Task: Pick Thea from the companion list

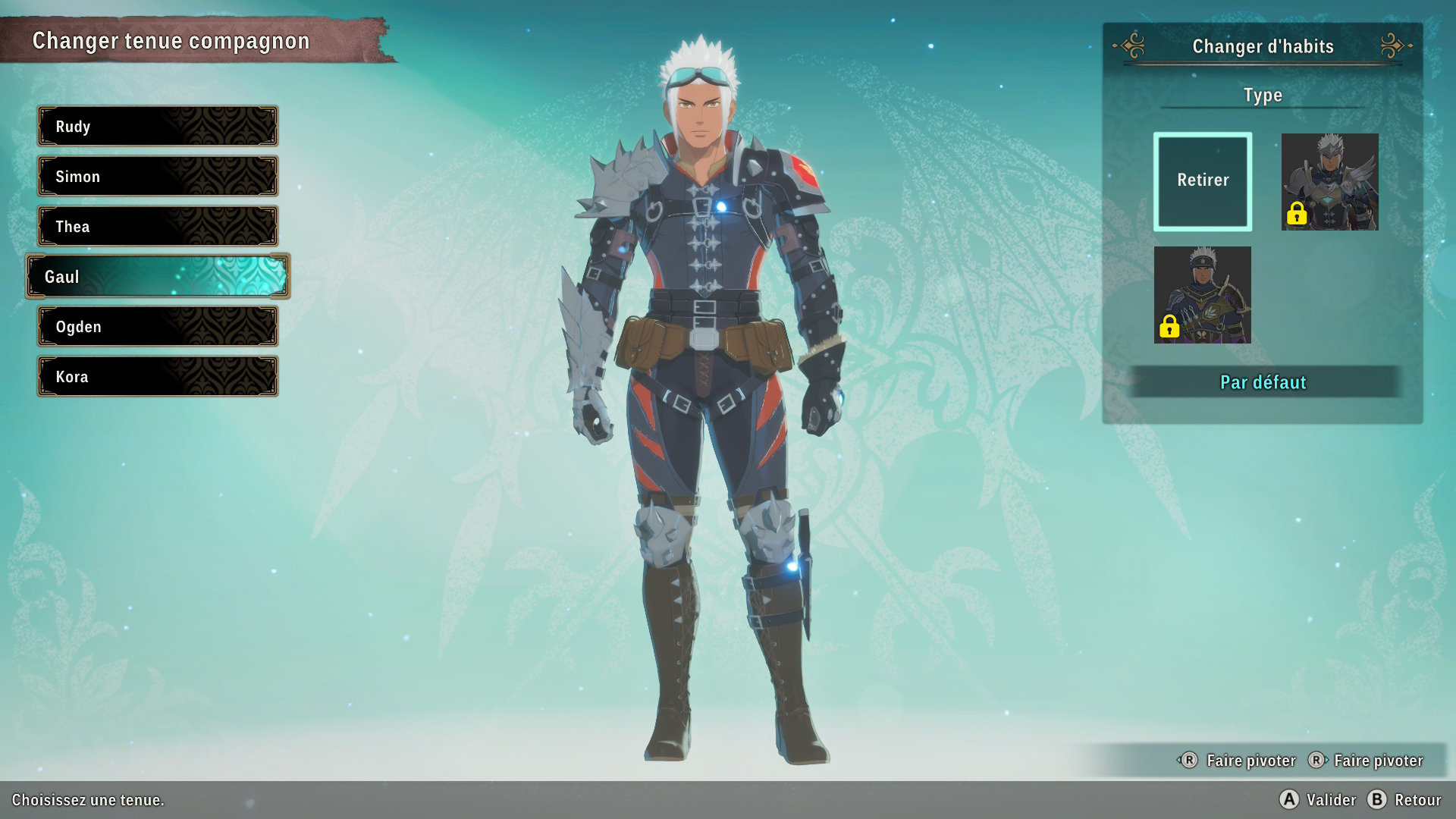Action: 158,226
